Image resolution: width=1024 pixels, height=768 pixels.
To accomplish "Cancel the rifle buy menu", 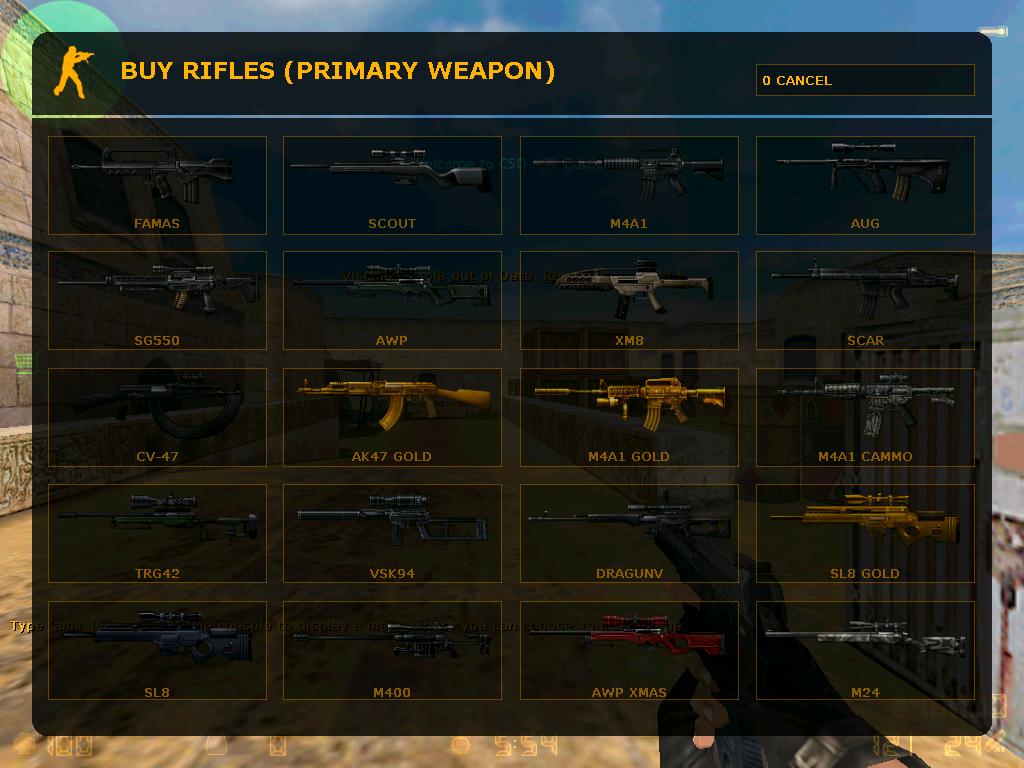I will [865, 80].
